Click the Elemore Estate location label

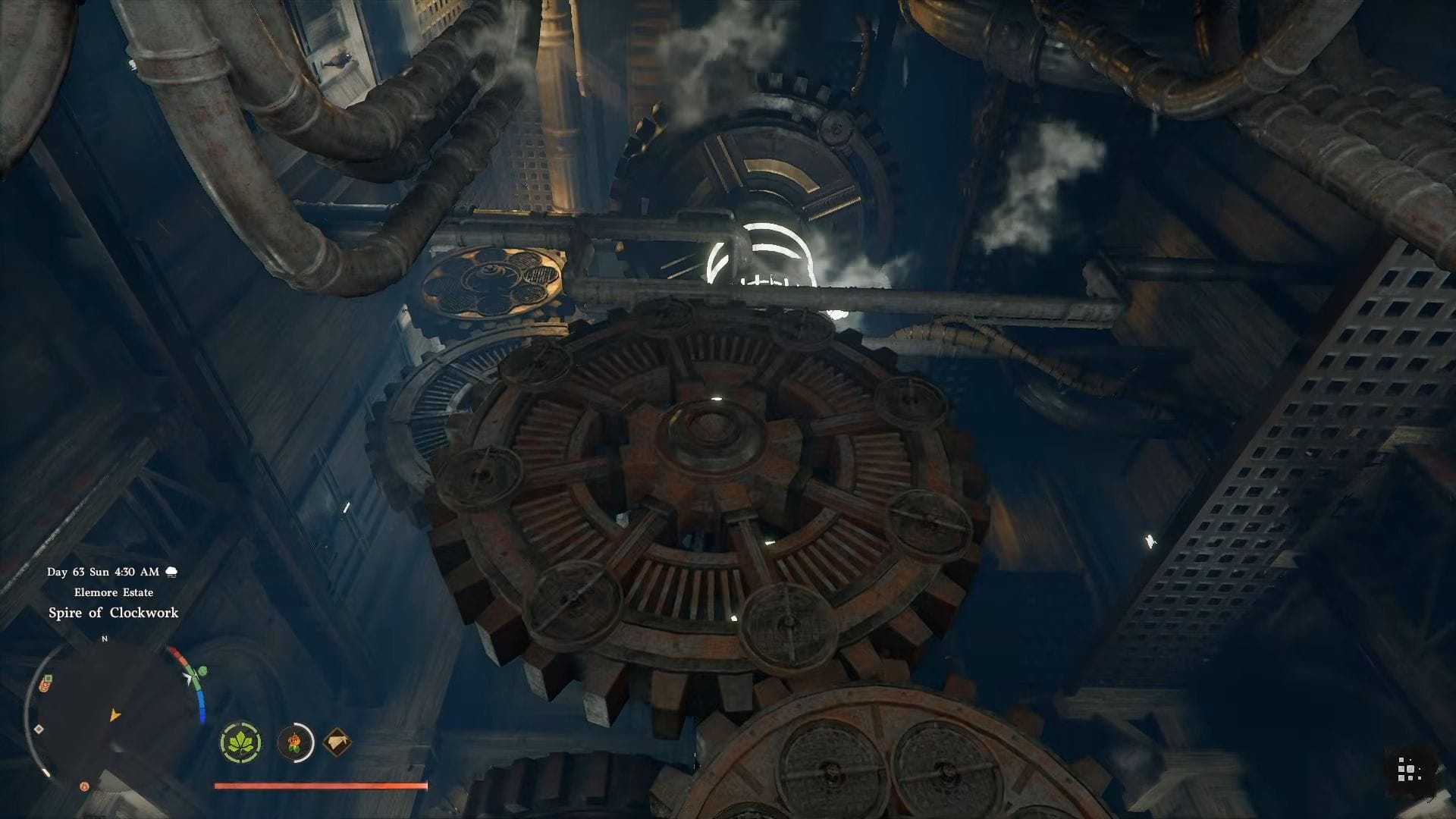click(114, 592)
